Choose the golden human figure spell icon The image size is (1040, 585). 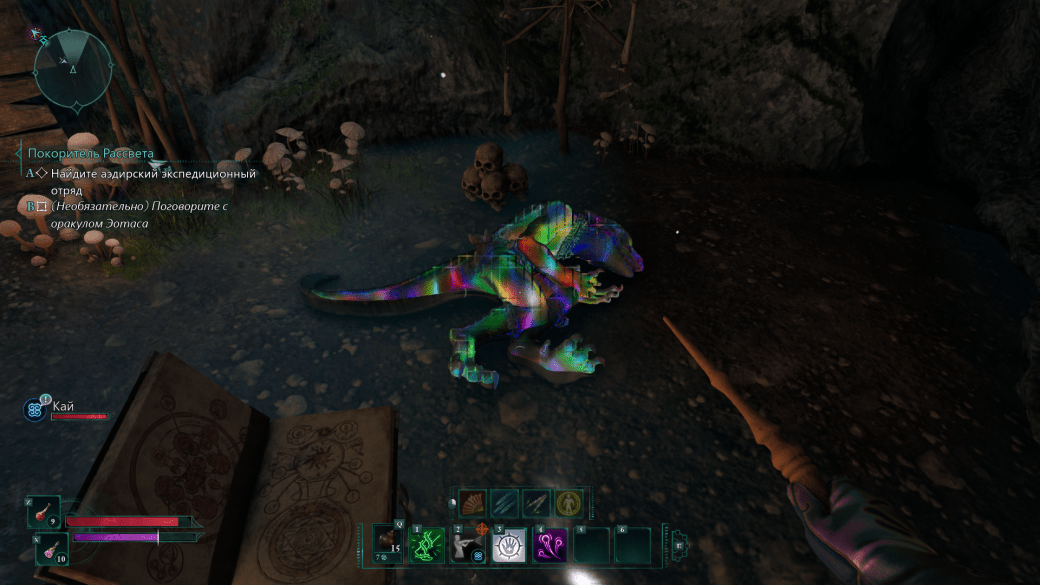(x=566, y=503)
